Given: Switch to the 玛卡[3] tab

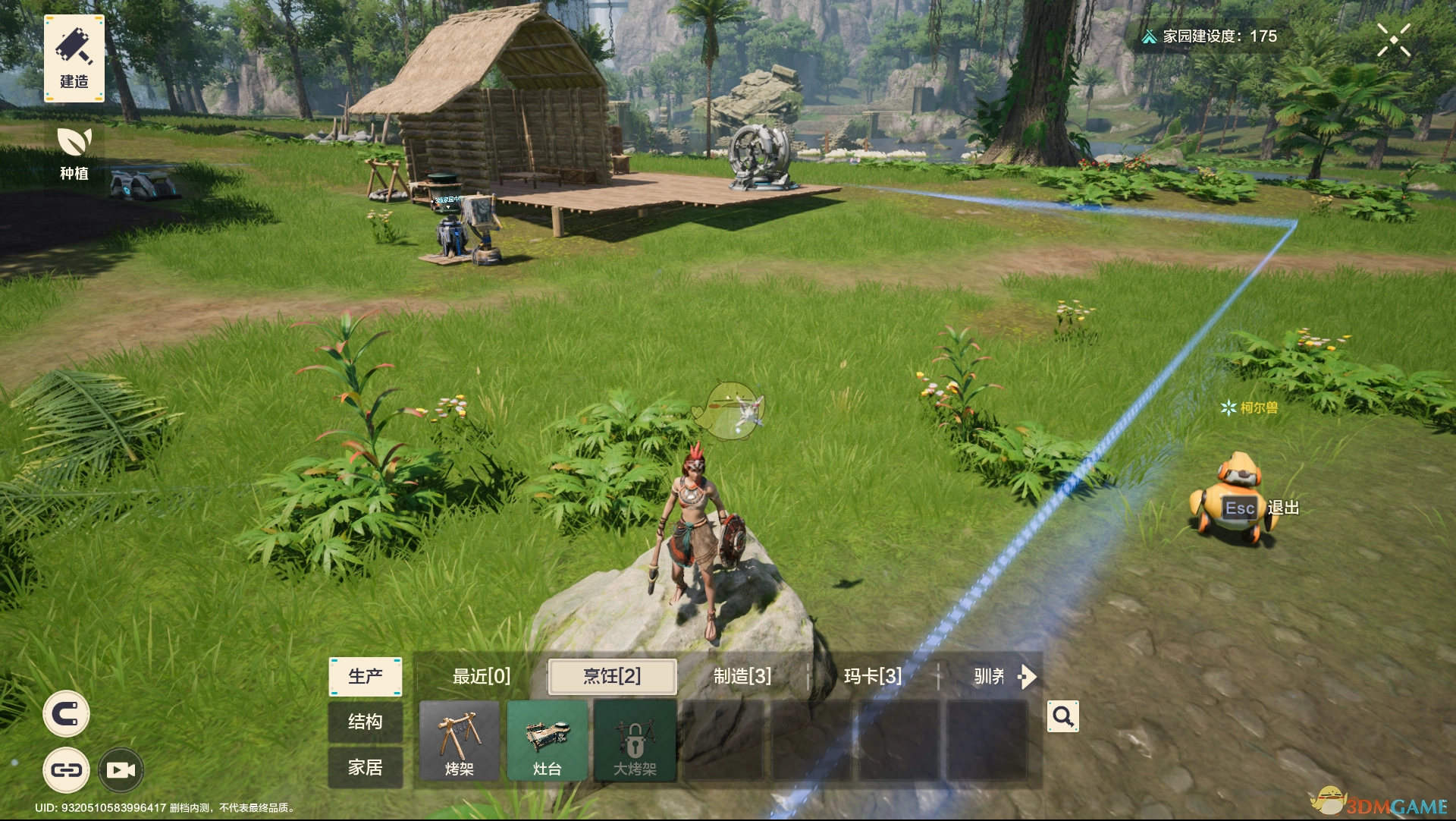Looking at the screenshot, I should tap(873, 676).
